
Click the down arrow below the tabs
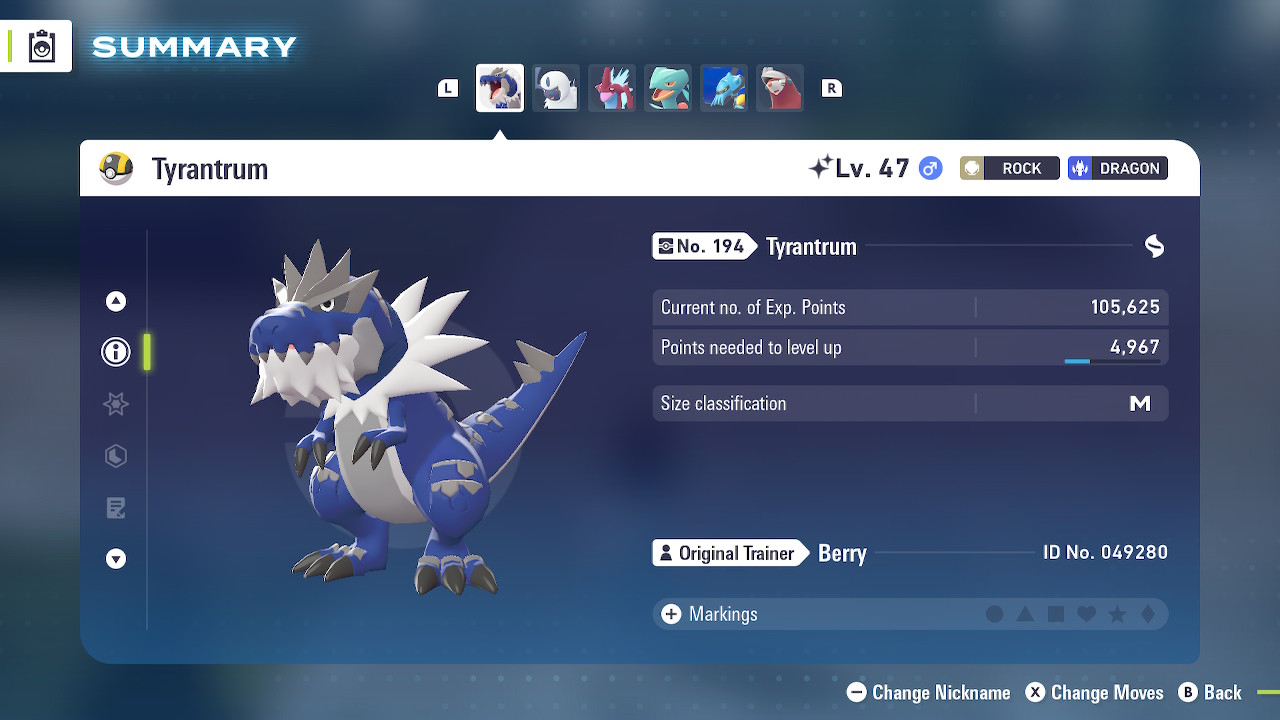pyautogui.click(x=116, y=559)
